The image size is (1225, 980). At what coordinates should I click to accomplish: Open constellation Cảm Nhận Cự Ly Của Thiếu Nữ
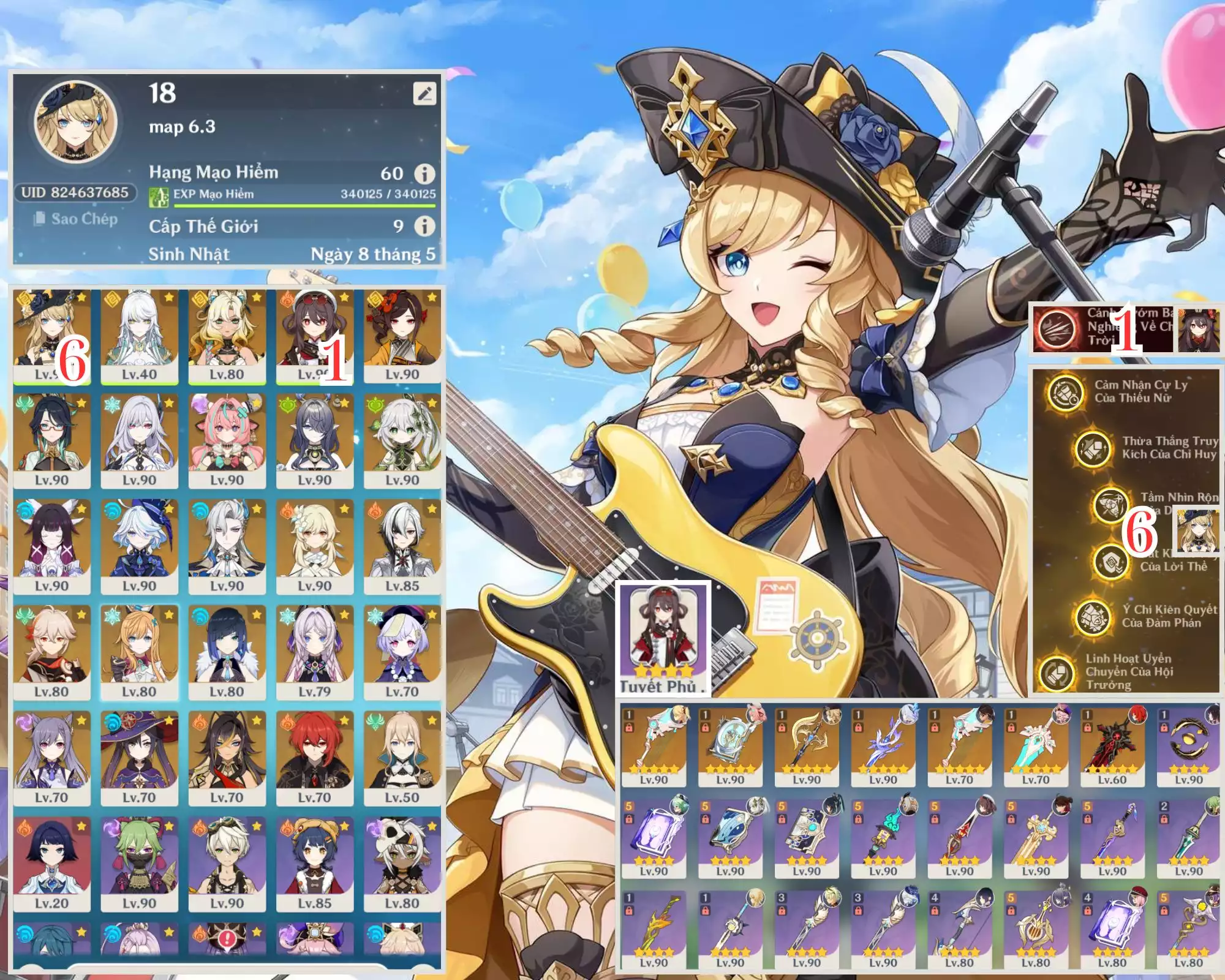[1066, 392]
